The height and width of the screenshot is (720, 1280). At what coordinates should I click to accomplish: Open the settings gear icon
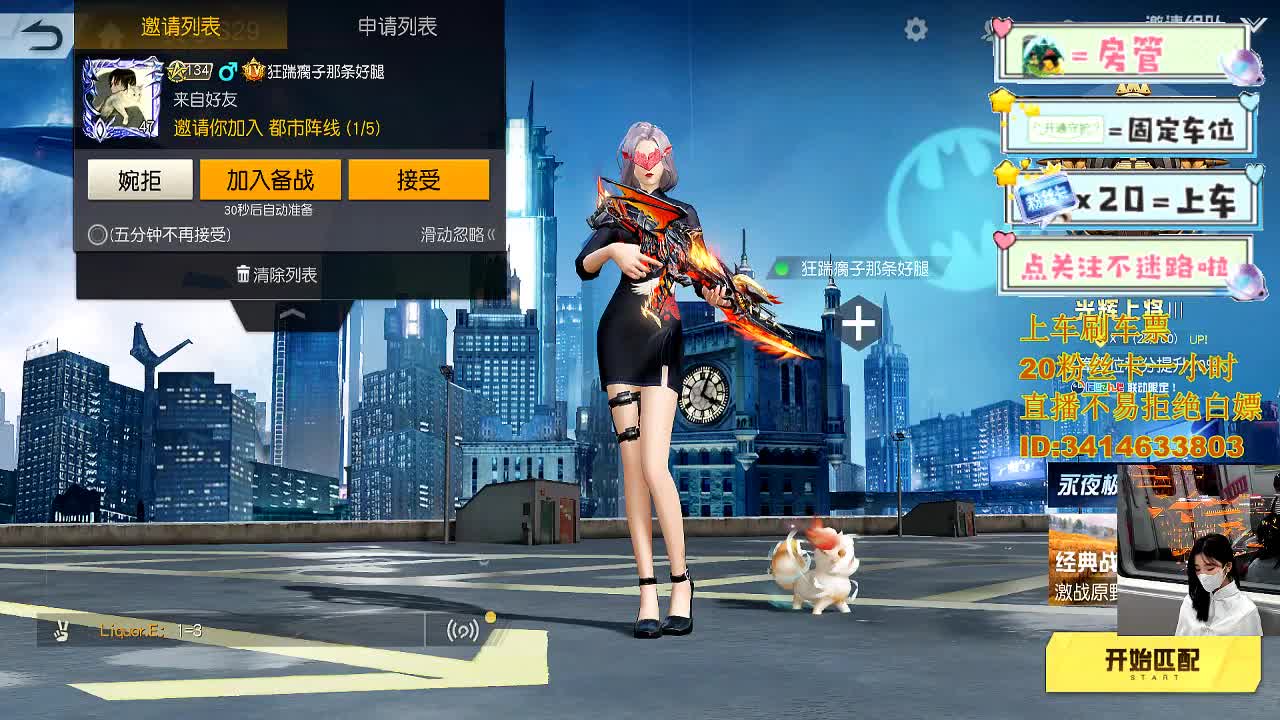[915, 30]
